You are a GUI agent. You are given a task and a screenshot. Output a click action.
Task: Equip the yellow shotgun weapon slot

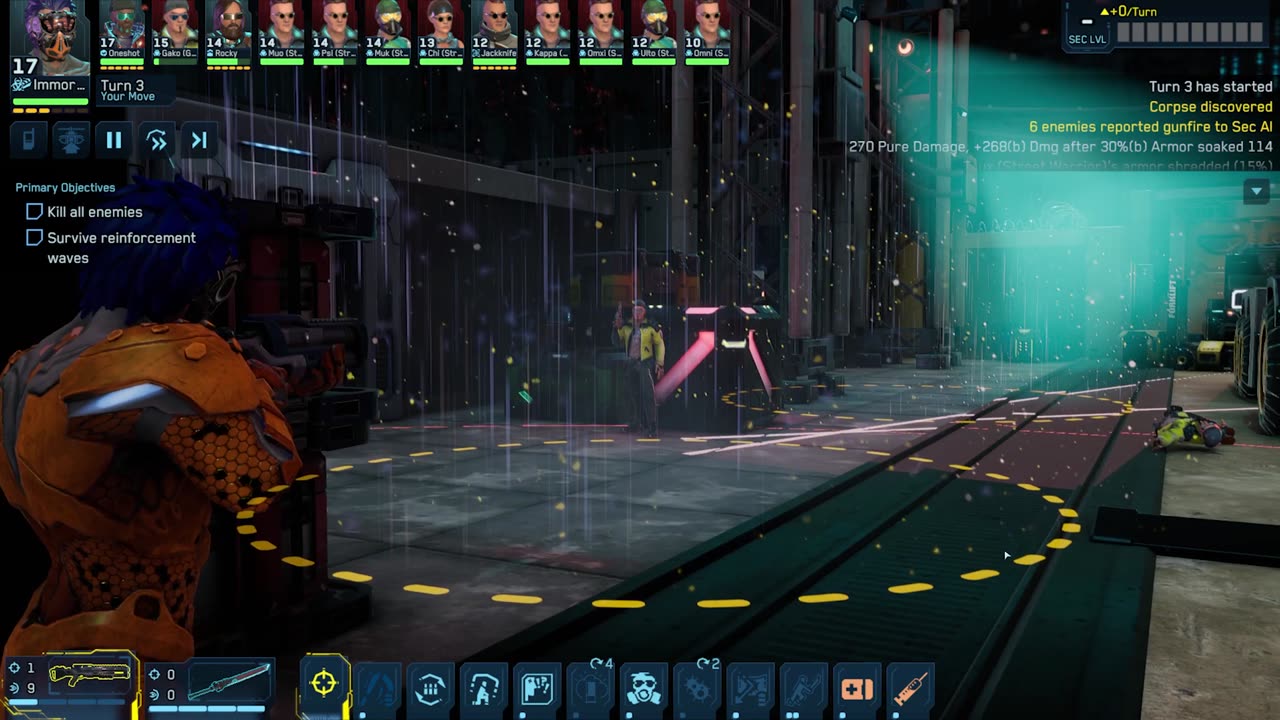(x=88, y=677)
